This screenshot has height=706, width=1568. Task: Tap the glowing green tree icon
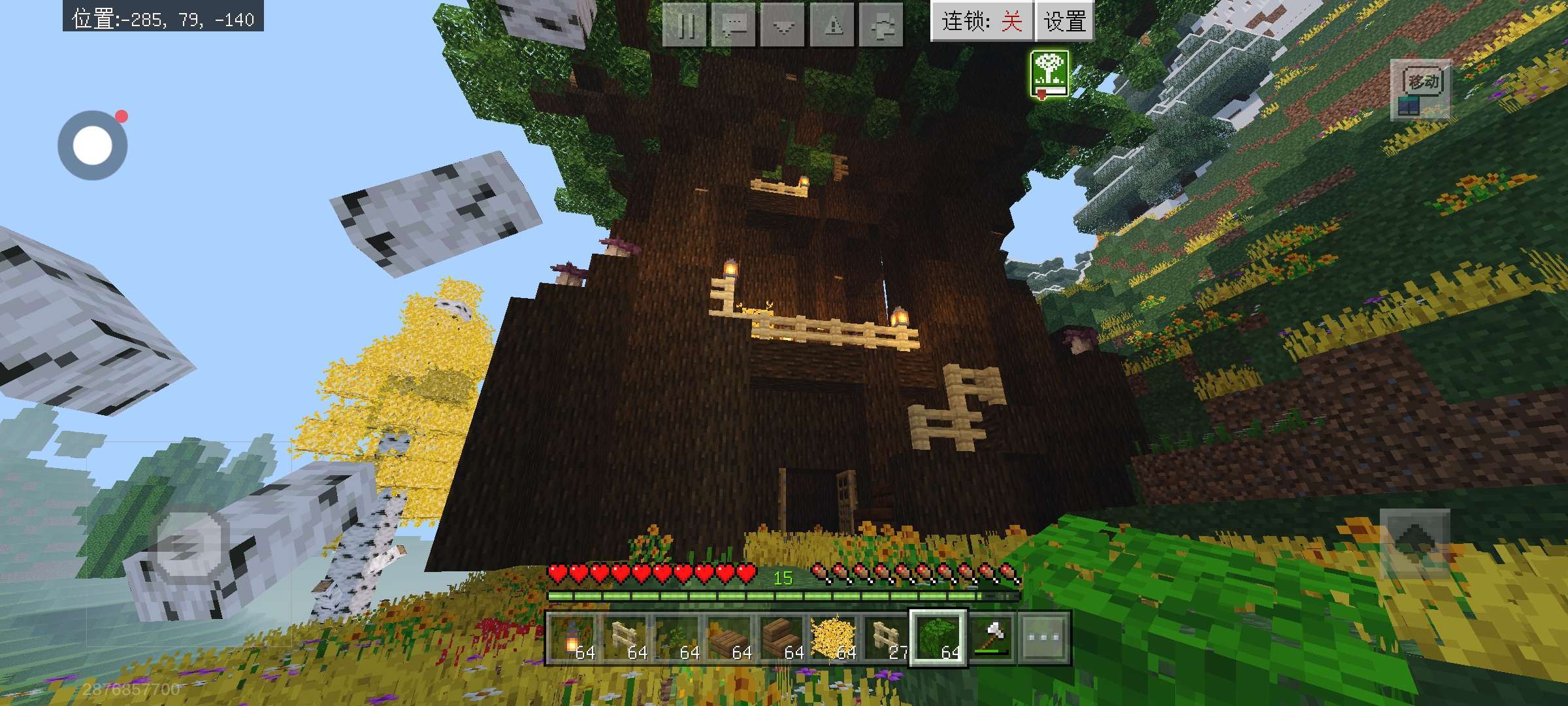point(1049,74)
